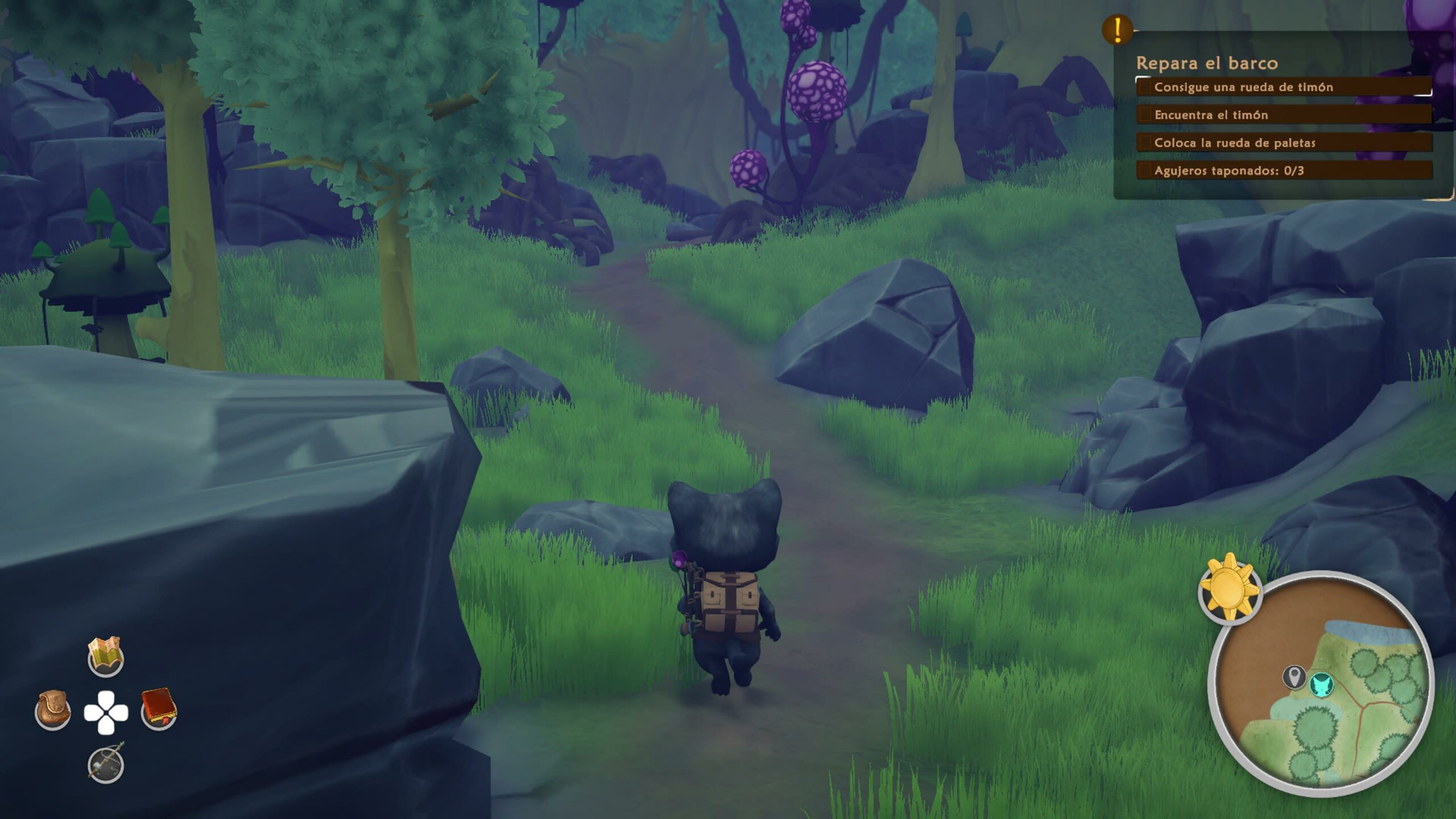Open the leather backpack inventory icon
This screenshot has height=819, width=1456.
point(53,710)
